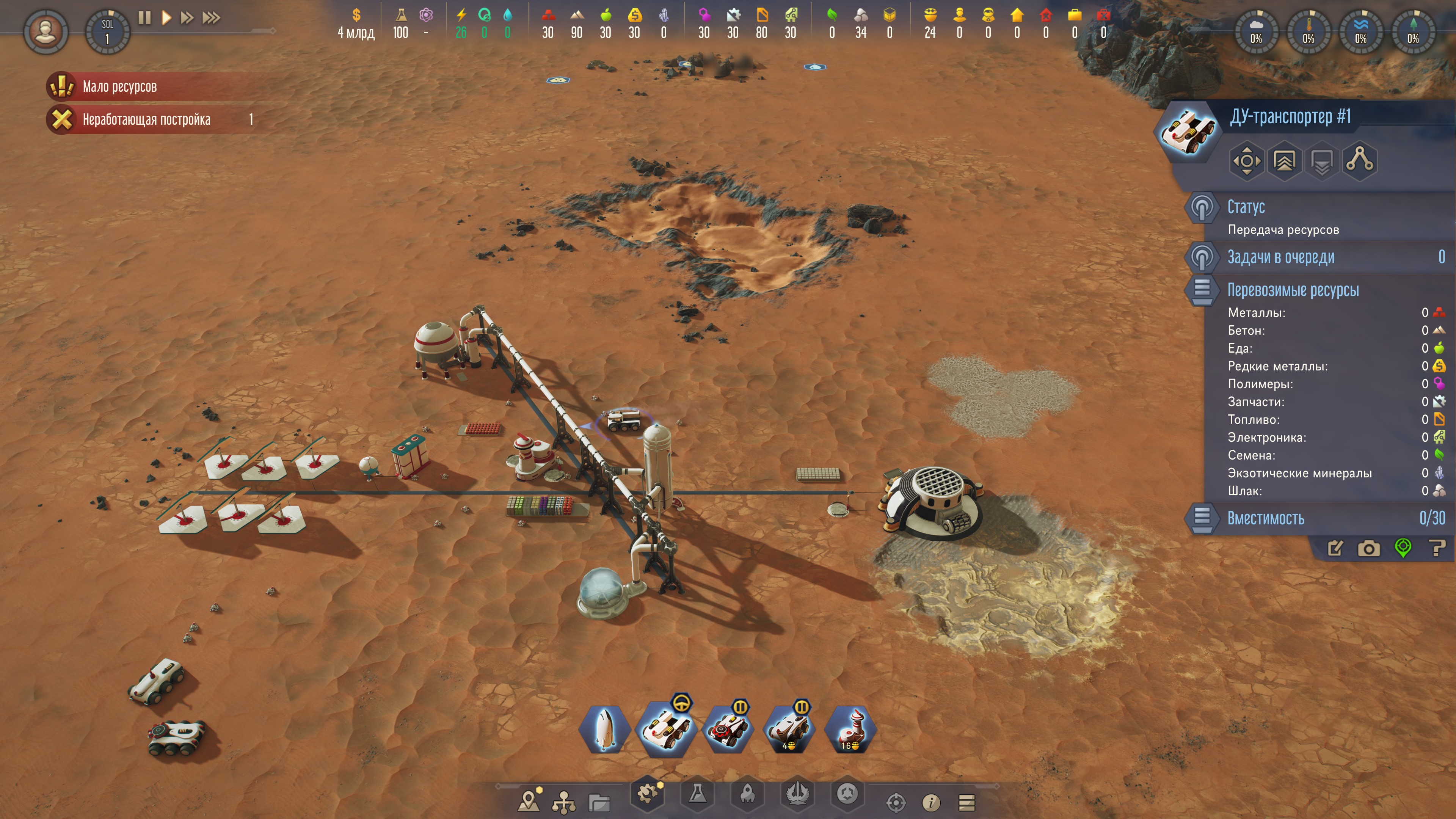
Task: Click the load resources upward-chevrons icon
Action: [x=1284, y=161]
